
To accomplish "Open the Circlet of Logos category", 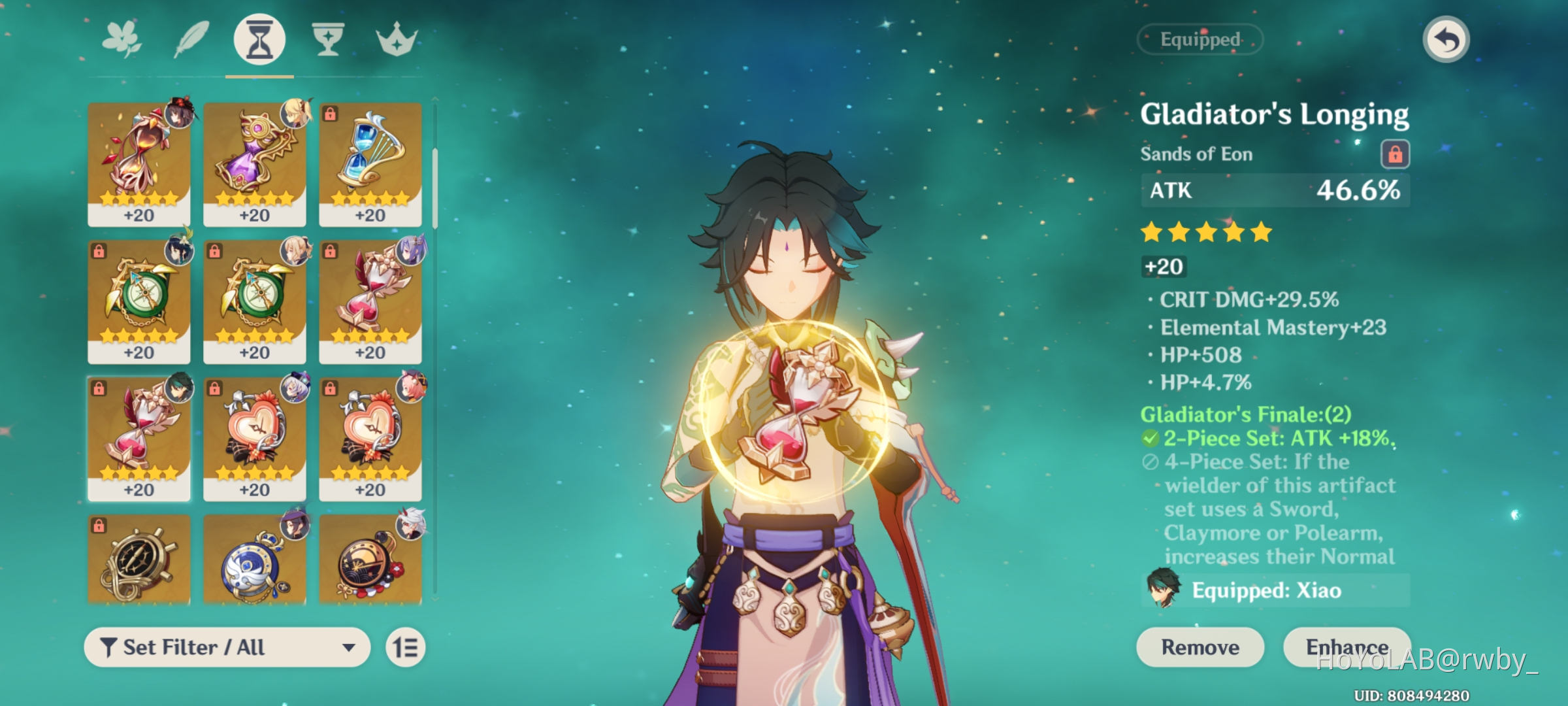I will tap(397, 39).
